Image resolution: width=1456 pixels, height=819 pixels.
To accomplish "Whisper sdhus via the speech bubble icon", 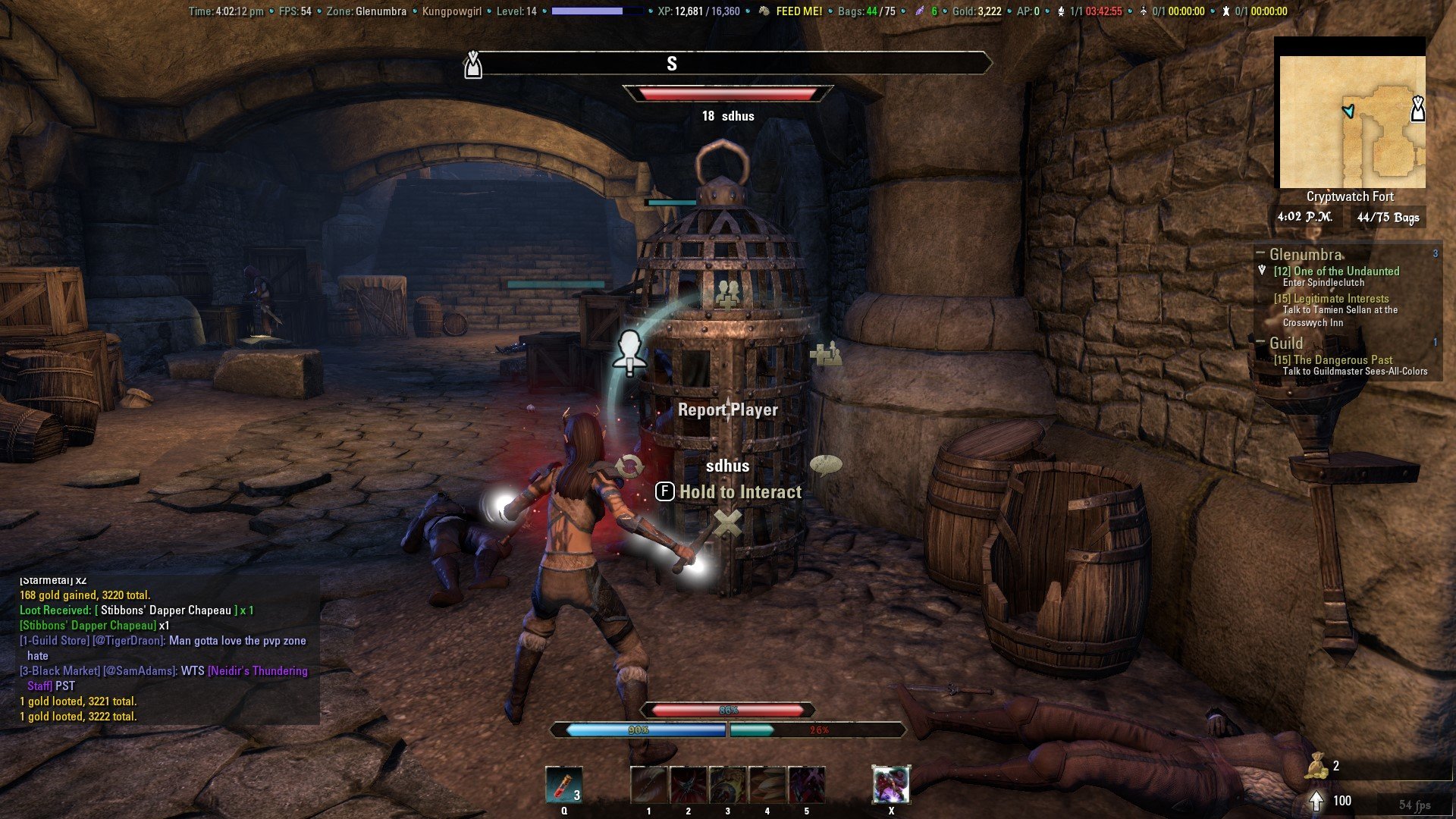I will (x=826, y=464).
